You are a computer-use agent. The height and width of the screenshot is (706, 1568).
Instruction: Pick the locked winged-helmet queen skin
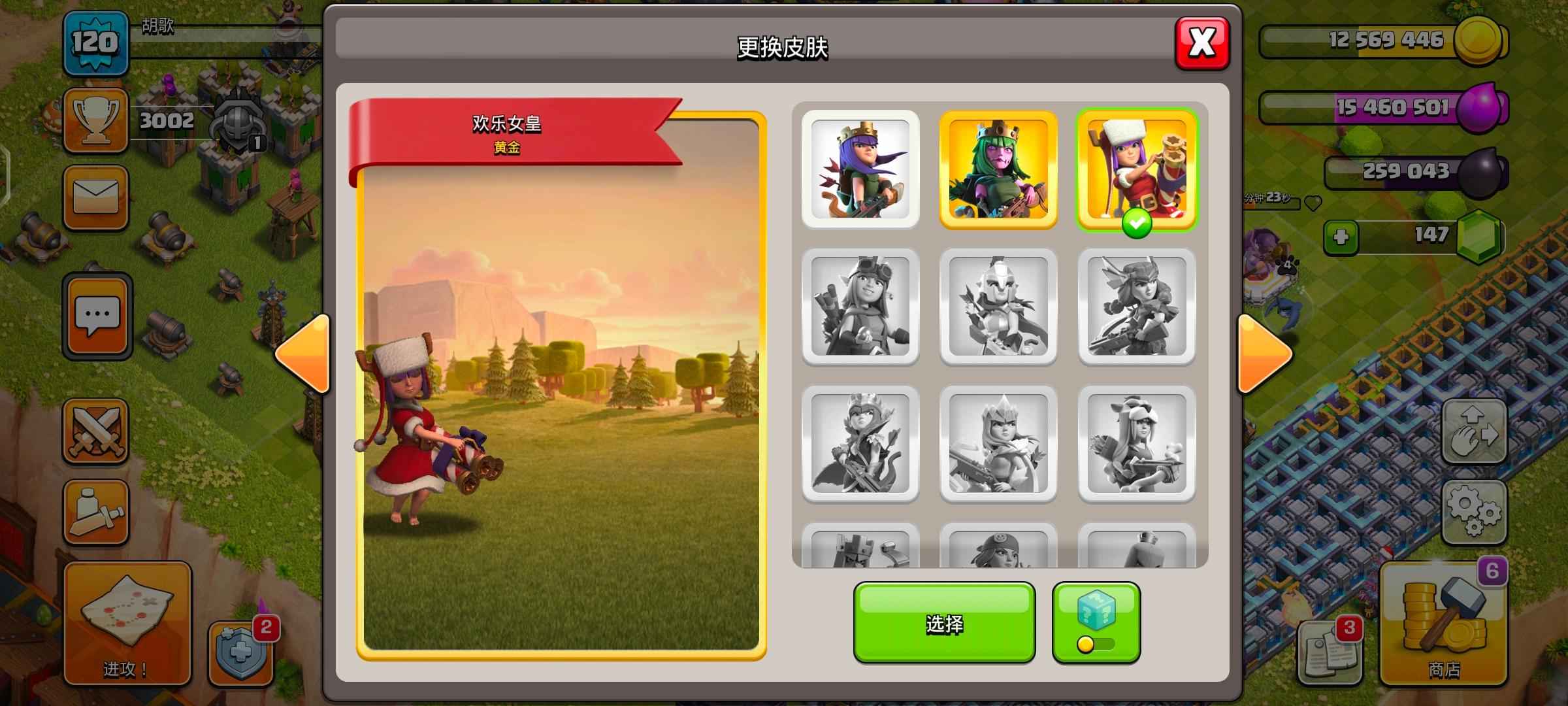coord(1136,306)
